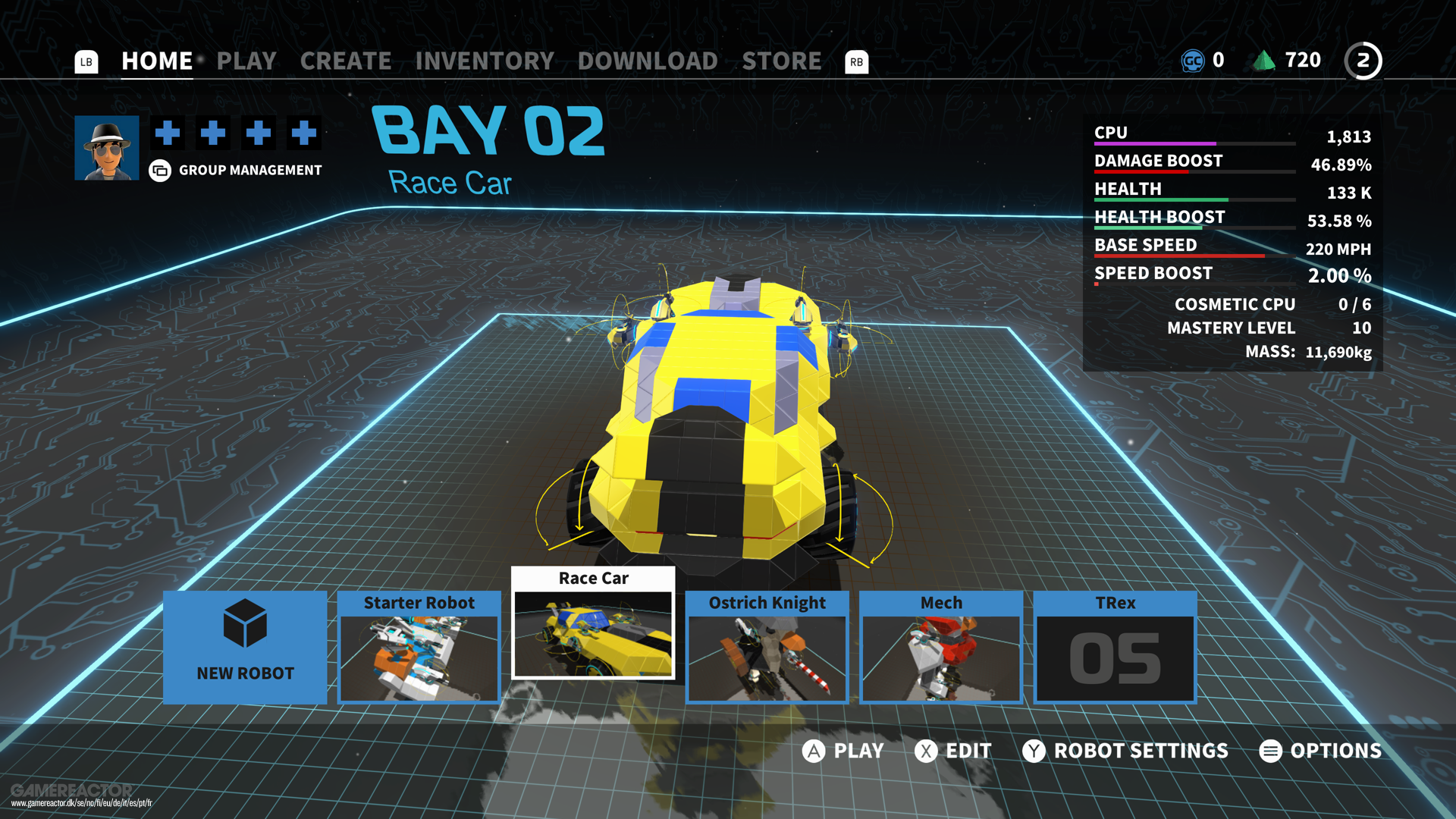Screen dimensions: 1456x819
Task: Select the Ostrich Knight robot thumbnail
Action: [x=767, y=658]
